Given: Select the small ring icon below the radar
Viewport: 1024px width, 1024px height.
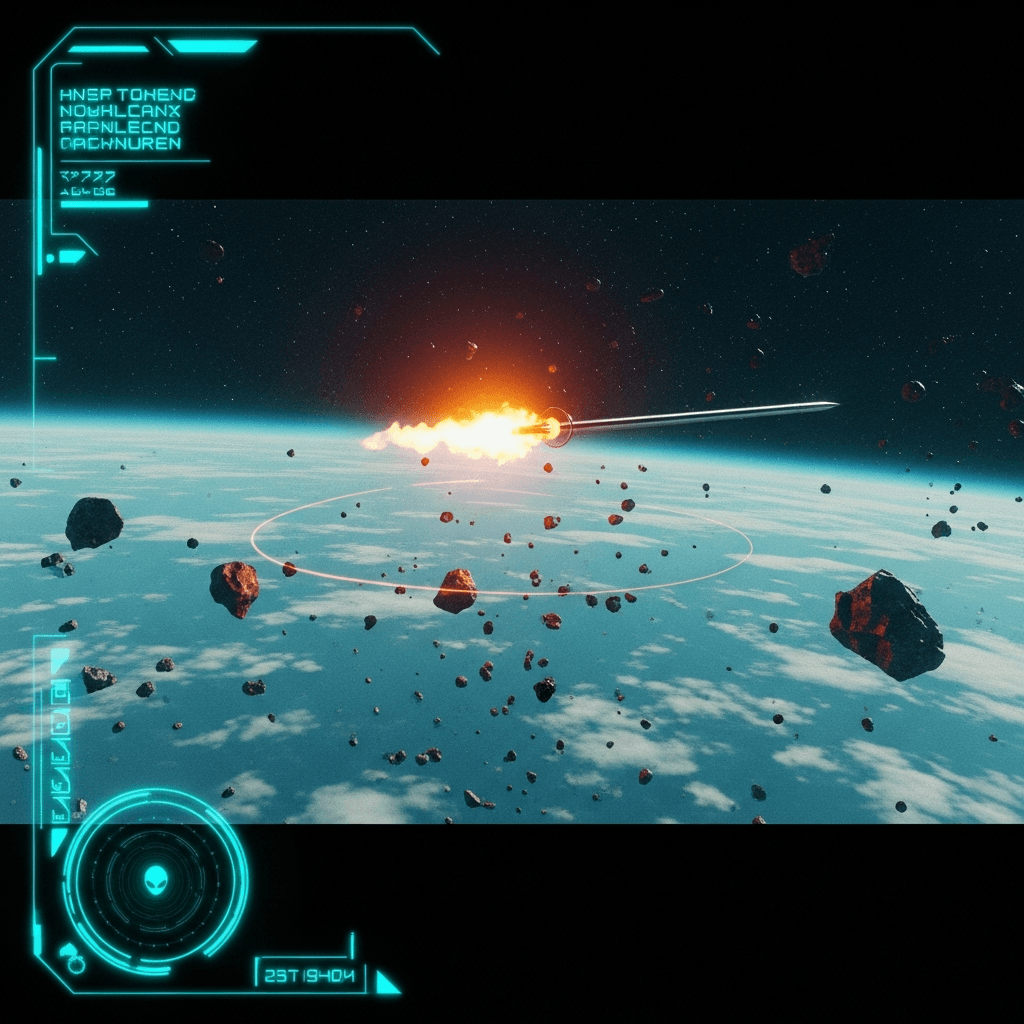Looking at the screenshot, I should pyautogui.click(x=76, y=964).
